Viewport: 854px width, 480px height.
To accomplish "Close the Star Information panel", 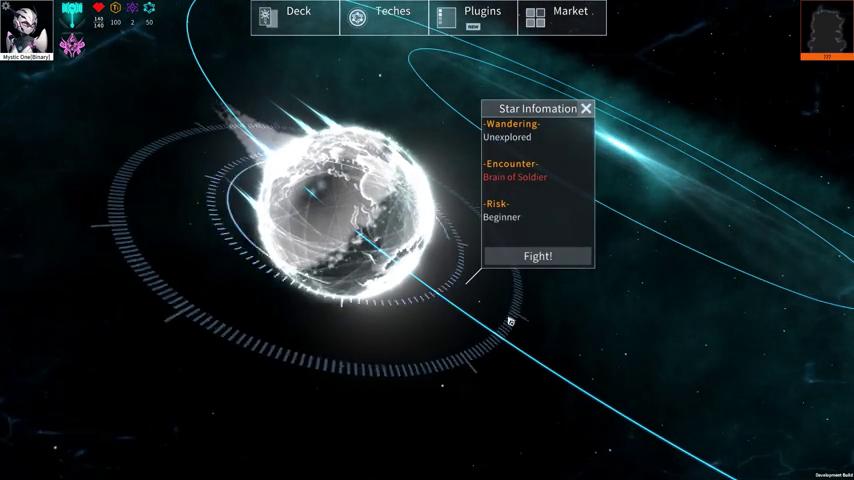I will 586,108.
